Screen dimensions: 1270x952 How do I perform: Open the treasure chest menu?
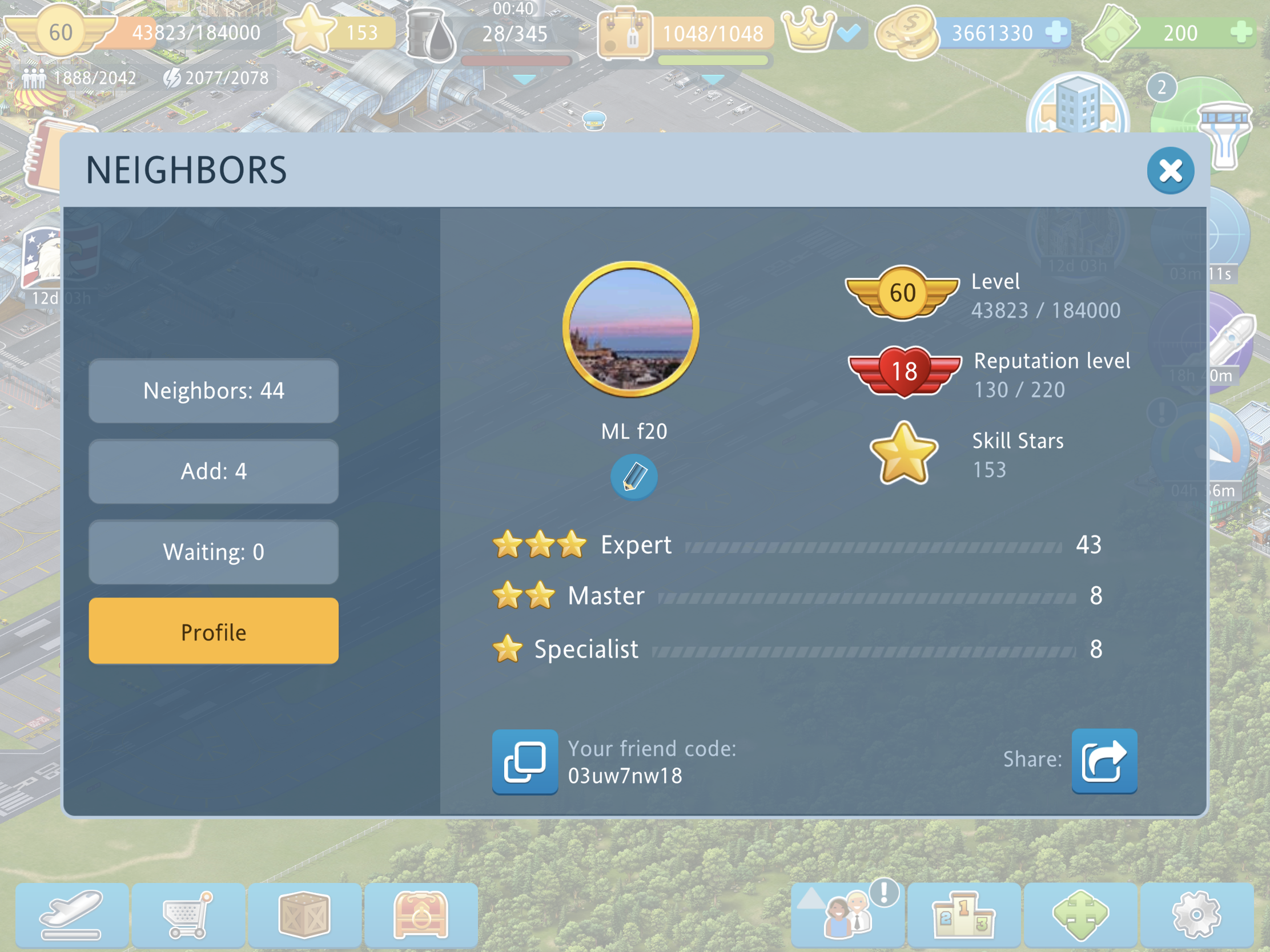pyautogui.click(x=420, y=914)
